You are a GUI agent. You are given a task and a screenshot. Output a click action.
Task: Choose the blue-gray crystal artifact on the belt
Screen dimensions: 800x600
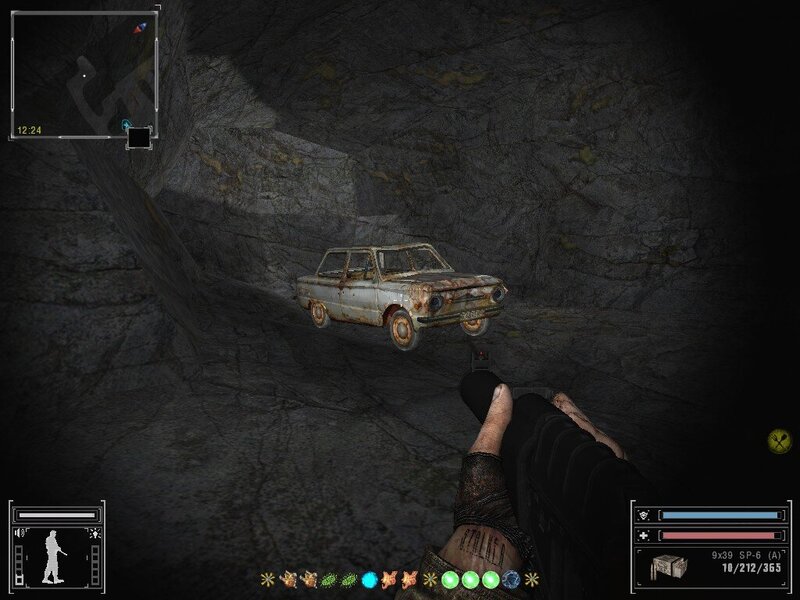tap(511, 578)
